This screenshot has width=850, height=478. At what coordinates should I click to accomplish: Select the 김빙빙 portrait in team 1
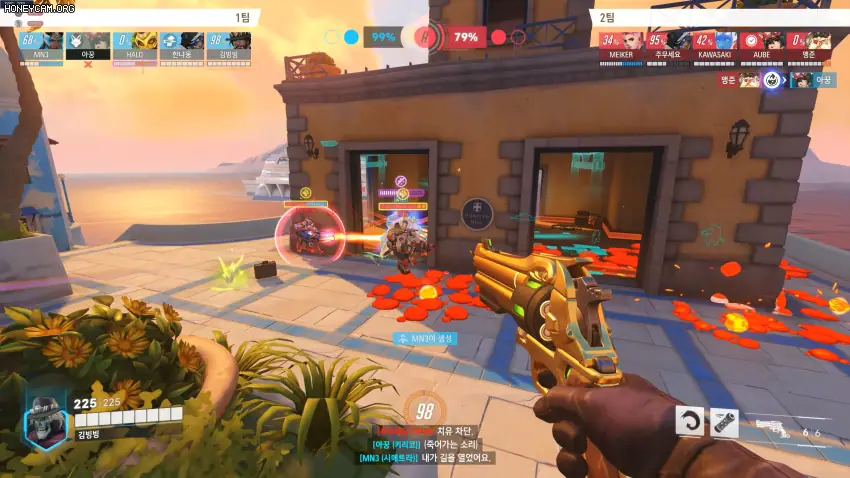(238, 41)
